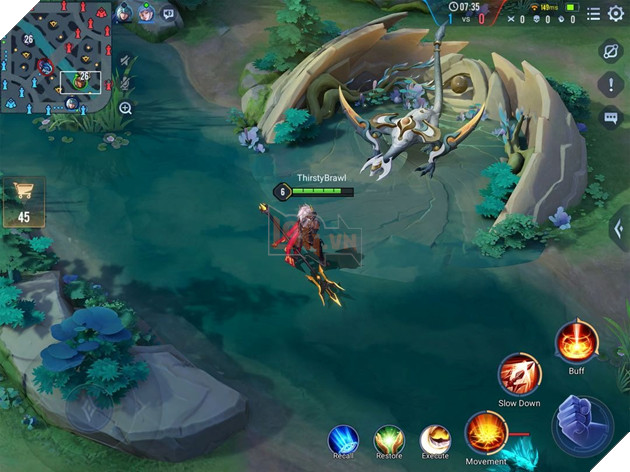
Task: Trigger the Movement skill
Action: (x=486, y=433)
